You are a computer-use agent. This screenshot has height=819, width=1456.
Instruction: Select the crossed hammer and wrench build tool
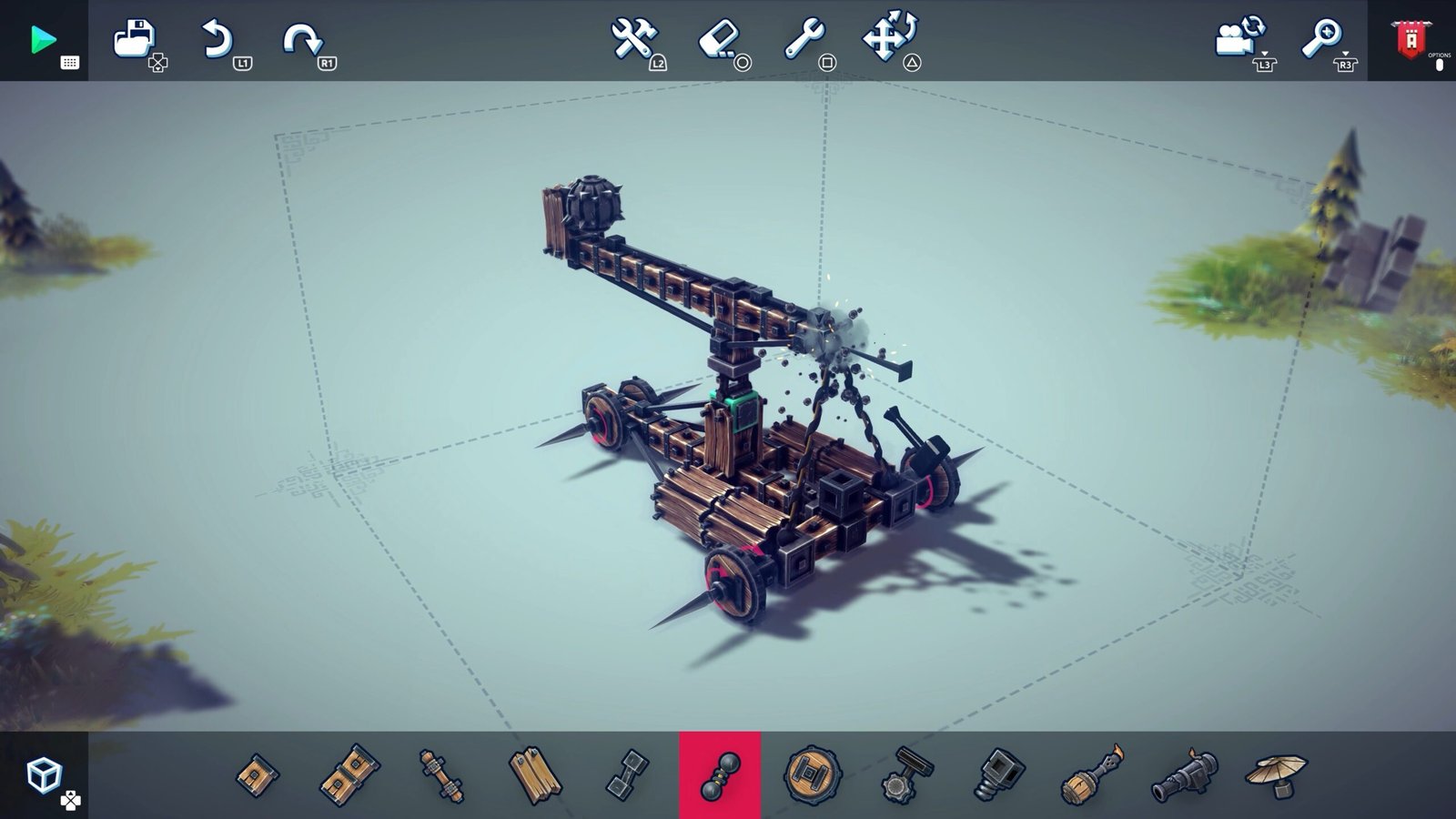[633, 40]
